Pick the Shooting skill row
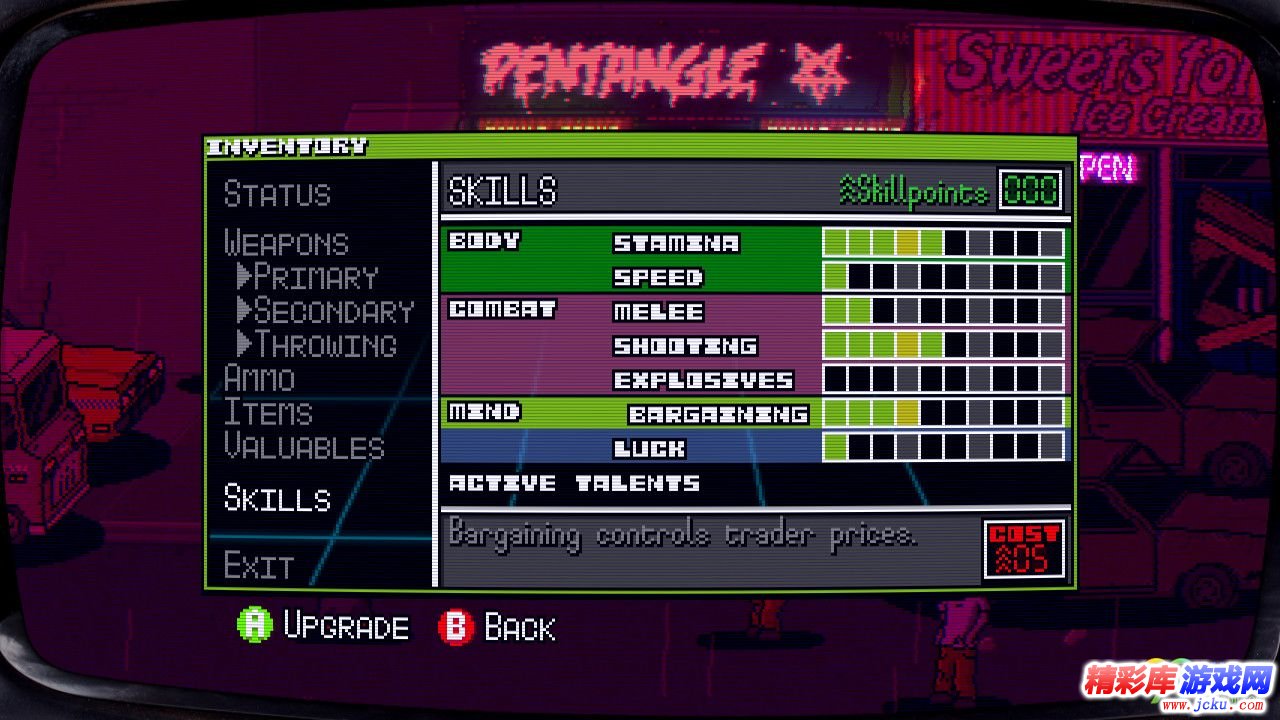This screenshot has width=1280, height=720. [685, 346]
